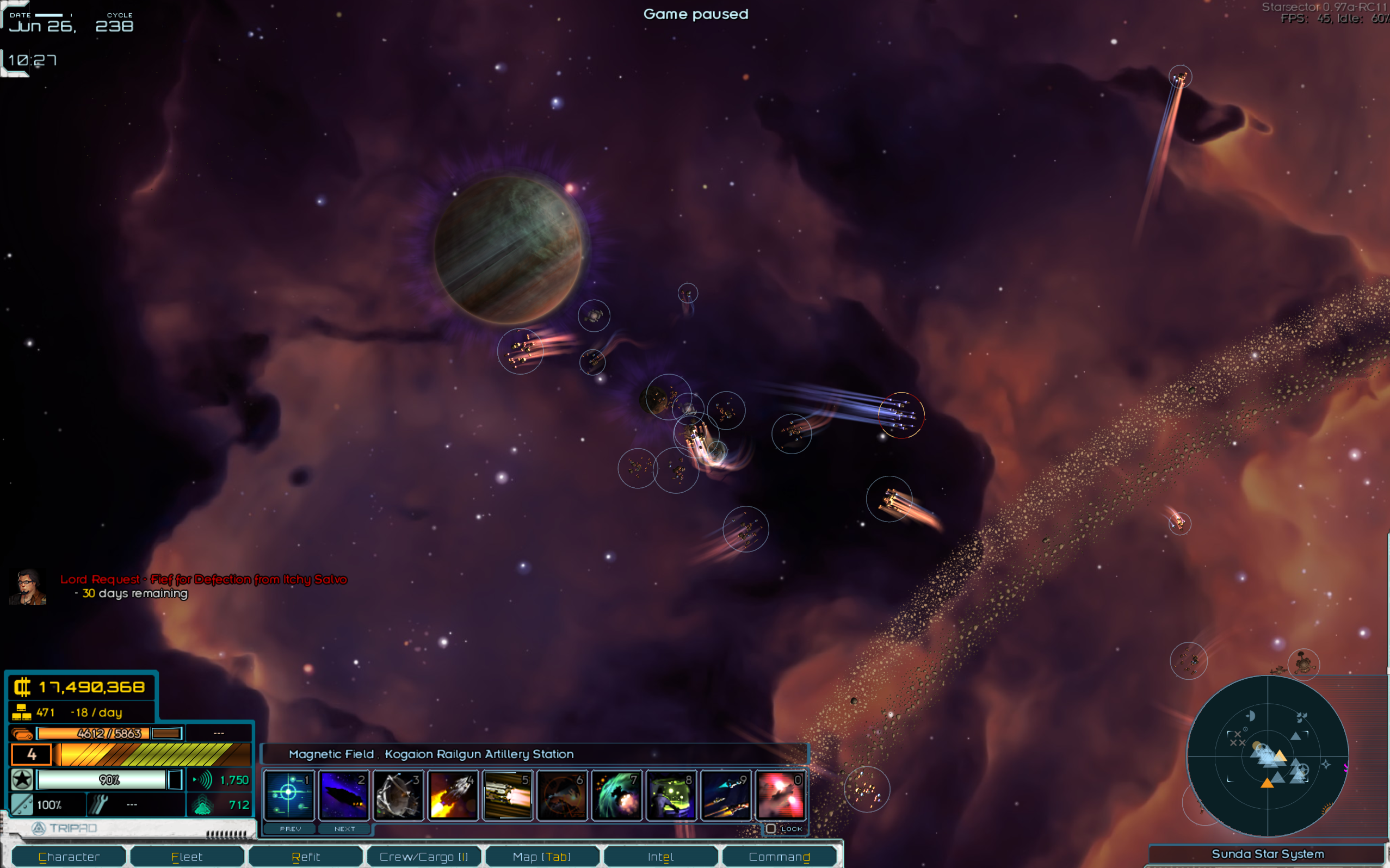Open the Character screen
The image size is (1390, 868).
coord(69,856)
